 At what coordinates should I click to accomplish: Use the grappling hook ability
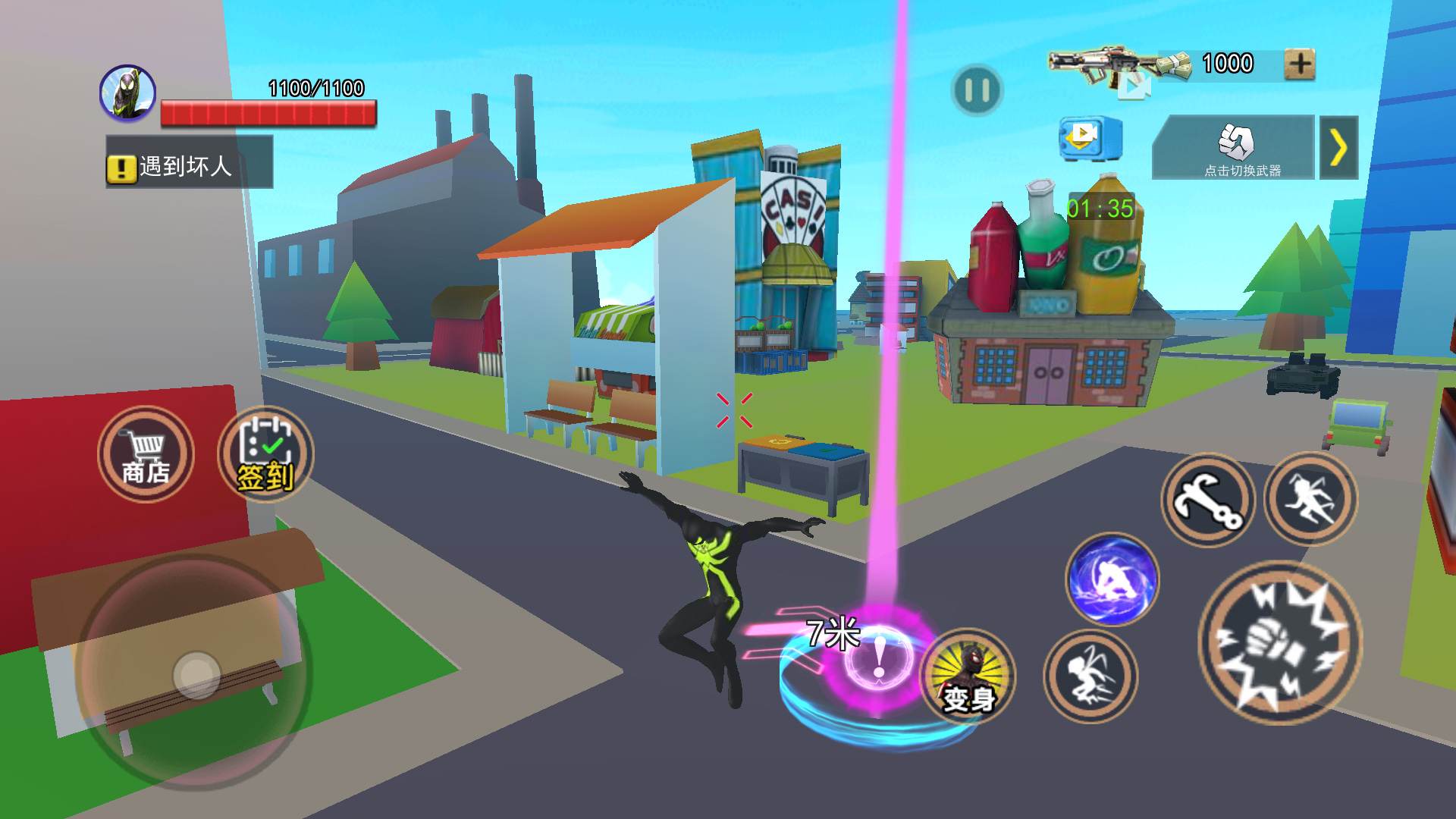(x=1207, y=500)
